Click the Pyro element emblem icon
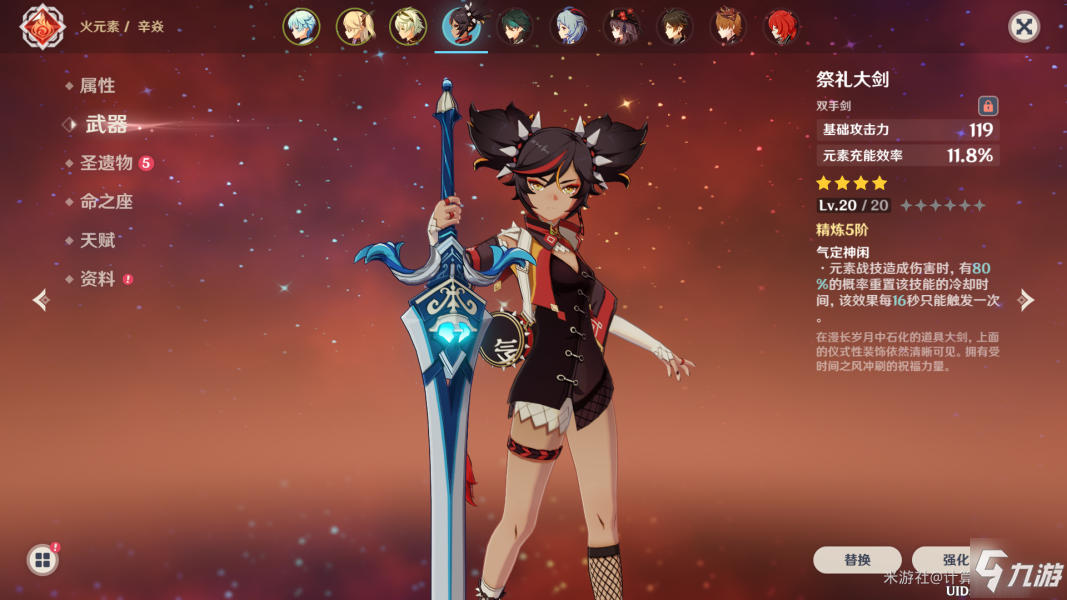 (x=42, y=27)
